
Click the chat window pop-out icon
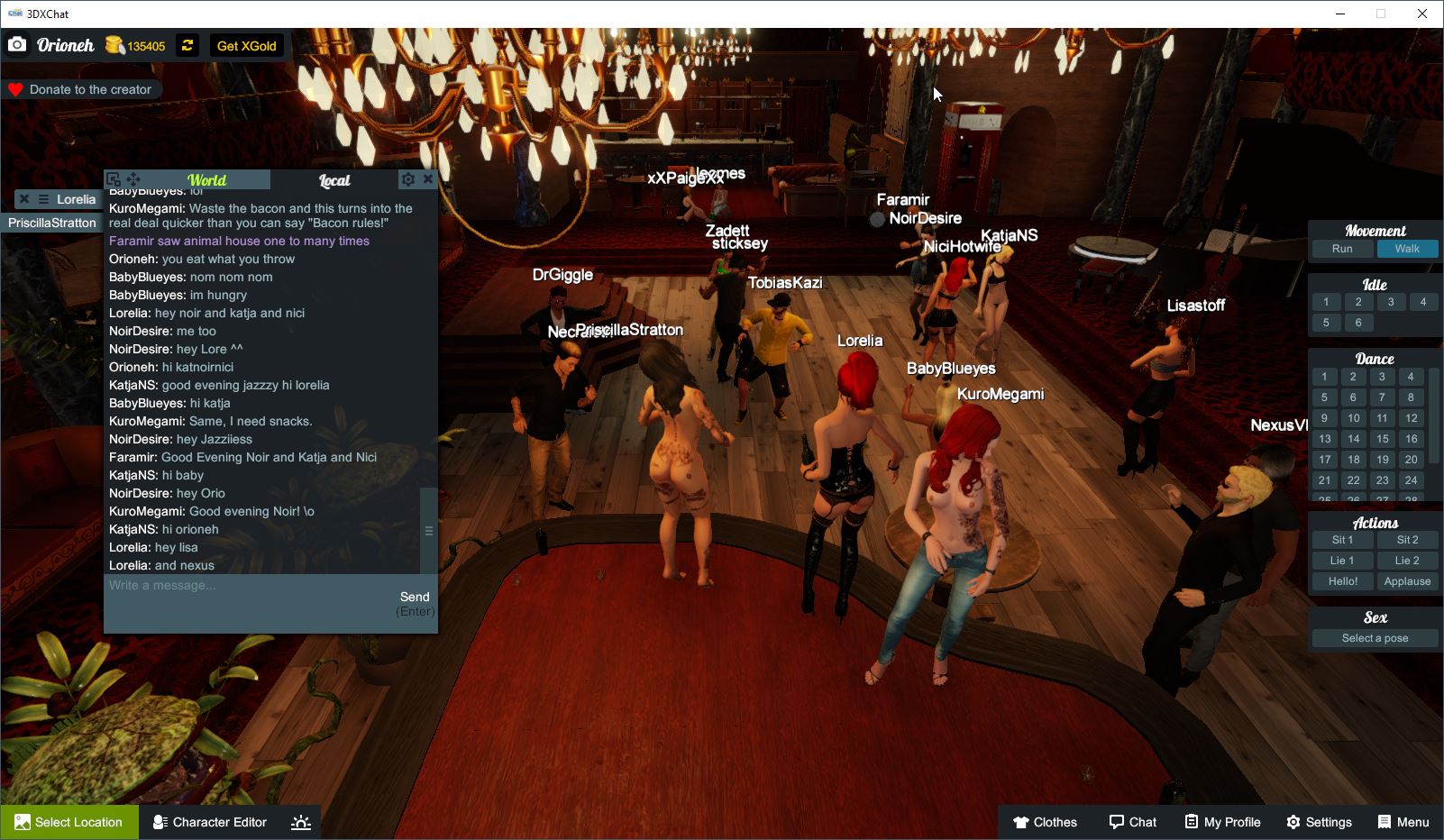coord(114,178)
